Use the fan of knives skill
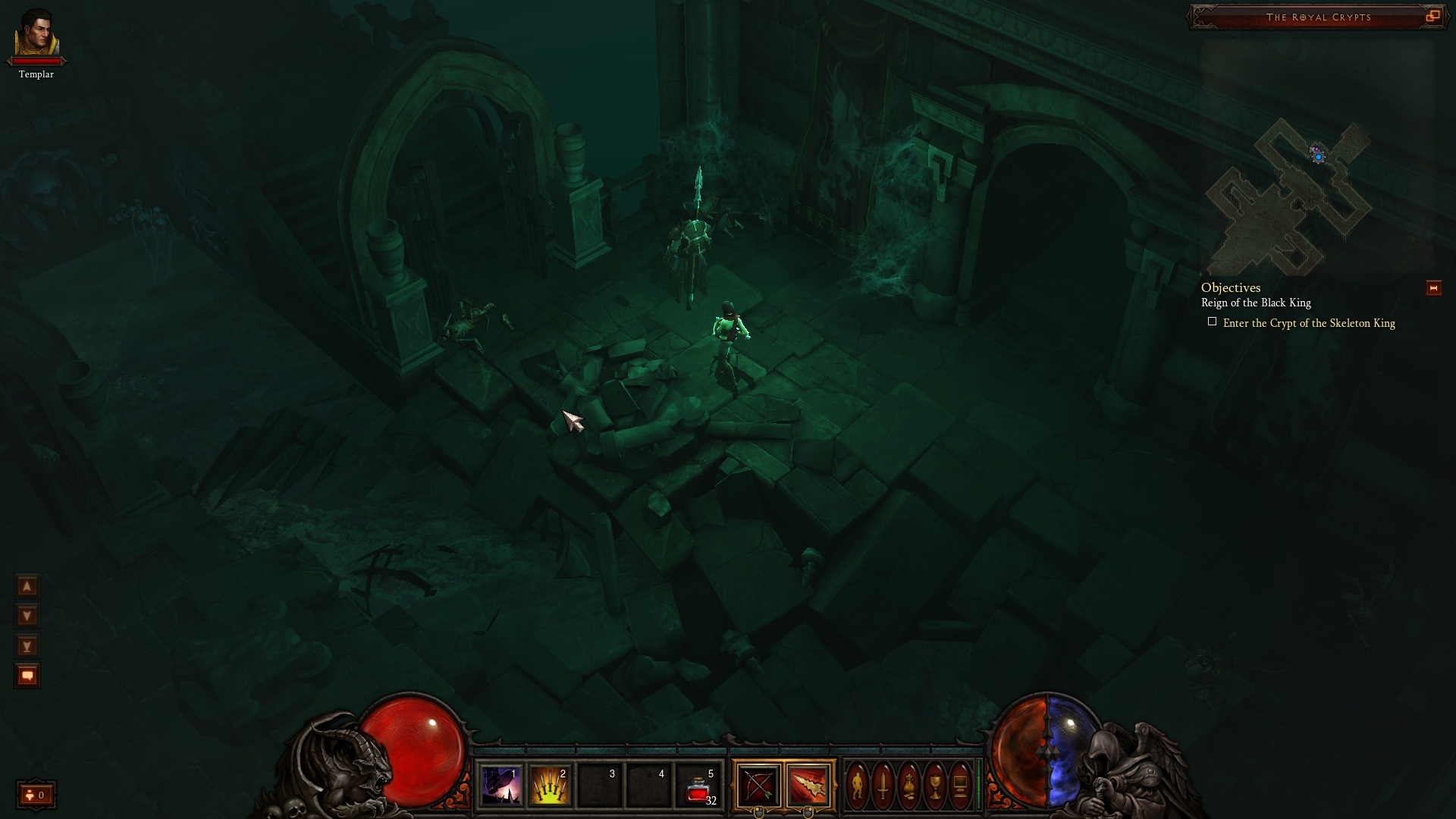 [x=551, y=786]
